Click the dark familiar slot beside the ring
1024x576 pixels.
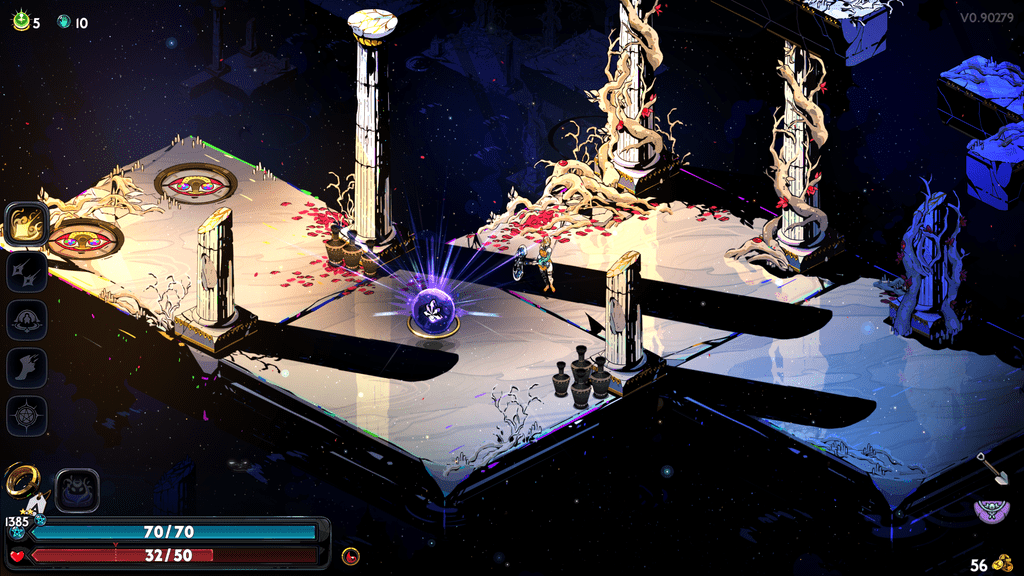(76, 490)
